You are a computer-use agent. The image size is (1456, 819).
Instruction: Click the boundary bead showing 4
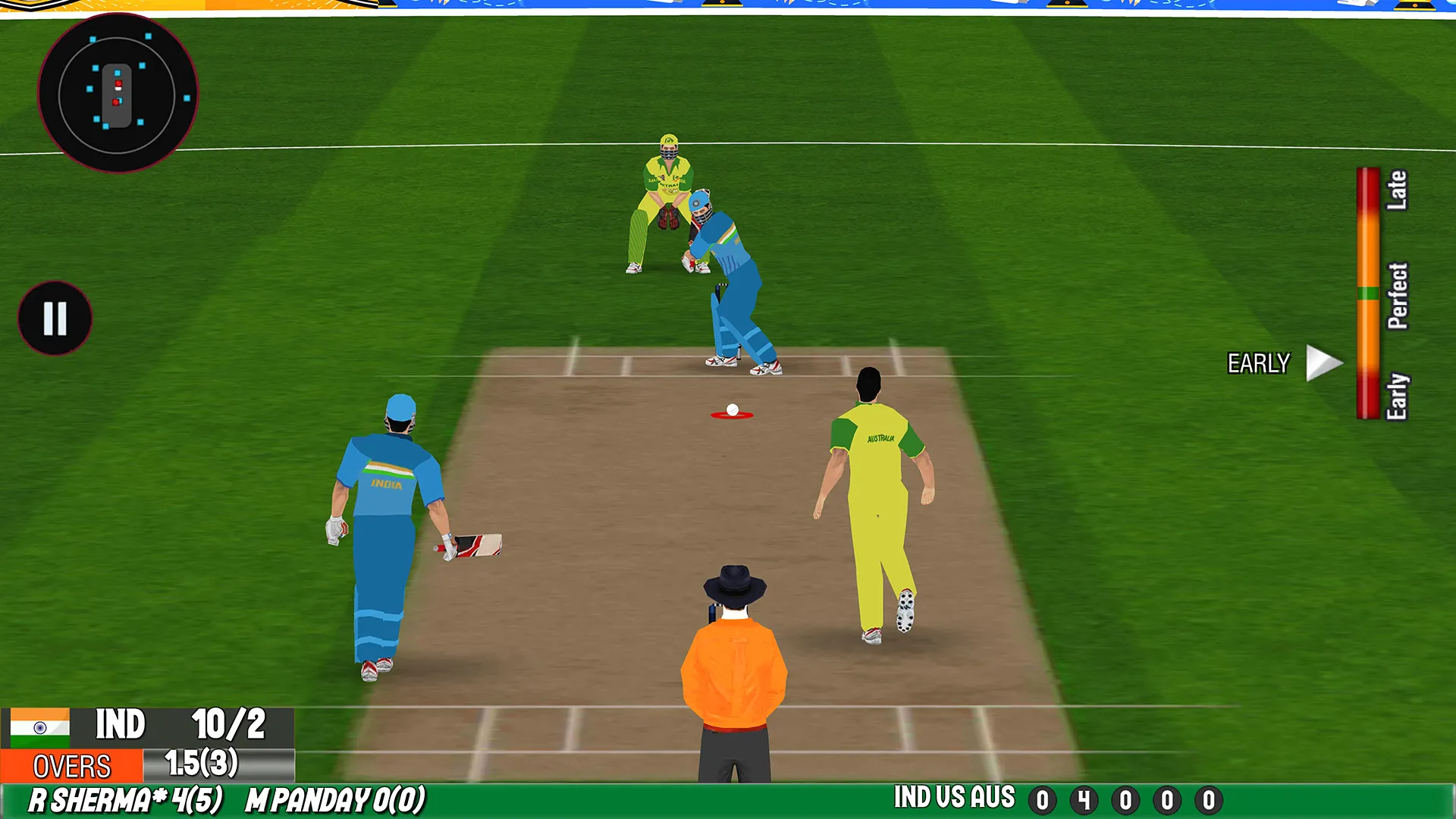point(1085,800)
